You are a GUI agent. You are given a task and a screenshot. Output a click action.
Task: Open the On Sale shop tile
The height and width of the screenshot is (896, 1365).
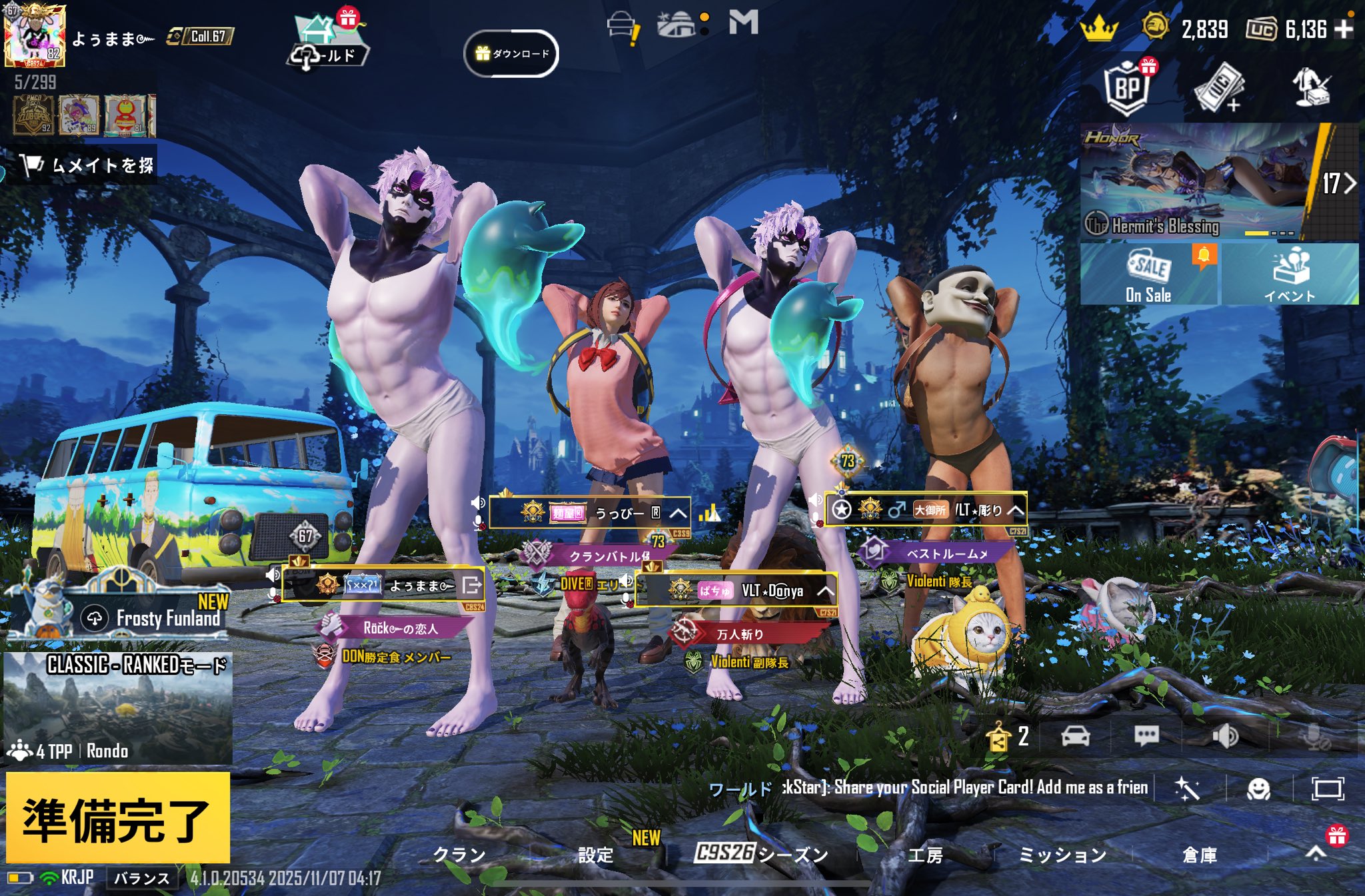[x=1148, y=274]
